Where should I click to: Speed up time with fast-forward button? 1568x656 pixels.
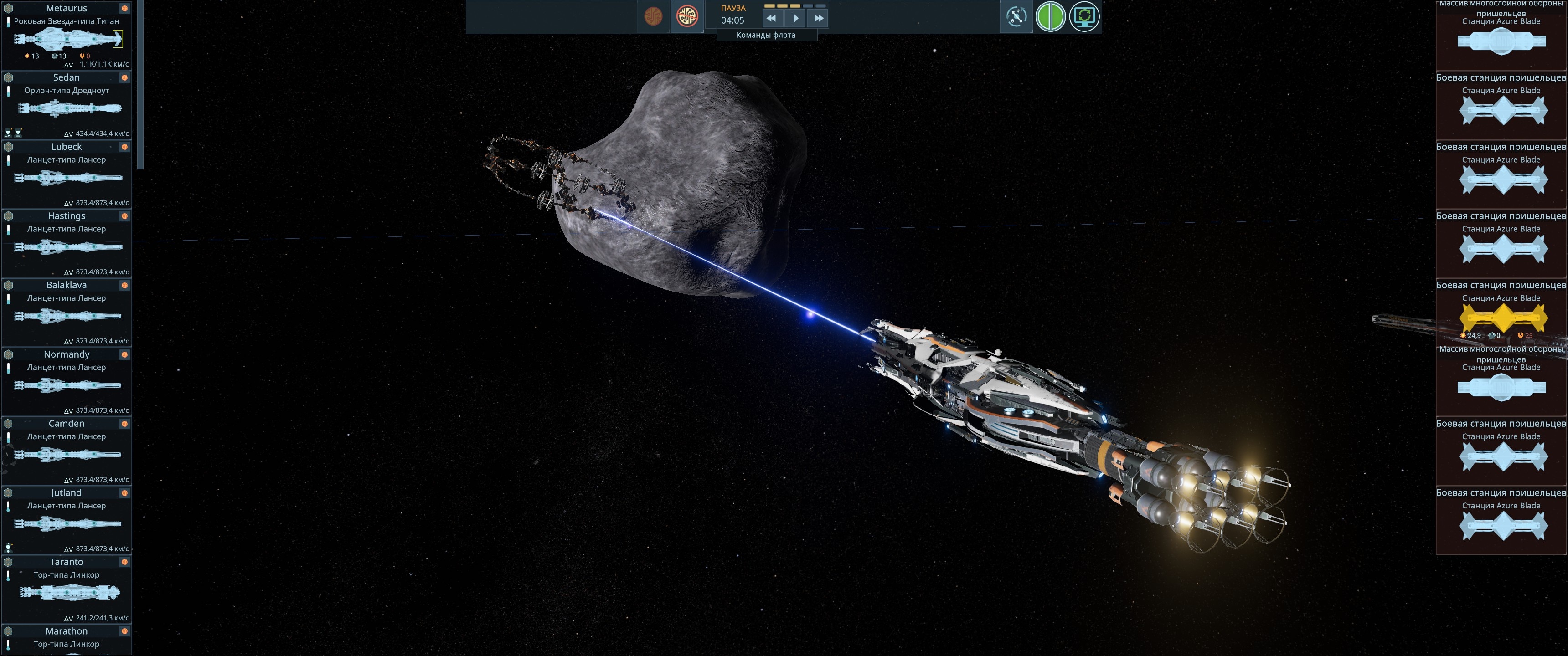819,18
